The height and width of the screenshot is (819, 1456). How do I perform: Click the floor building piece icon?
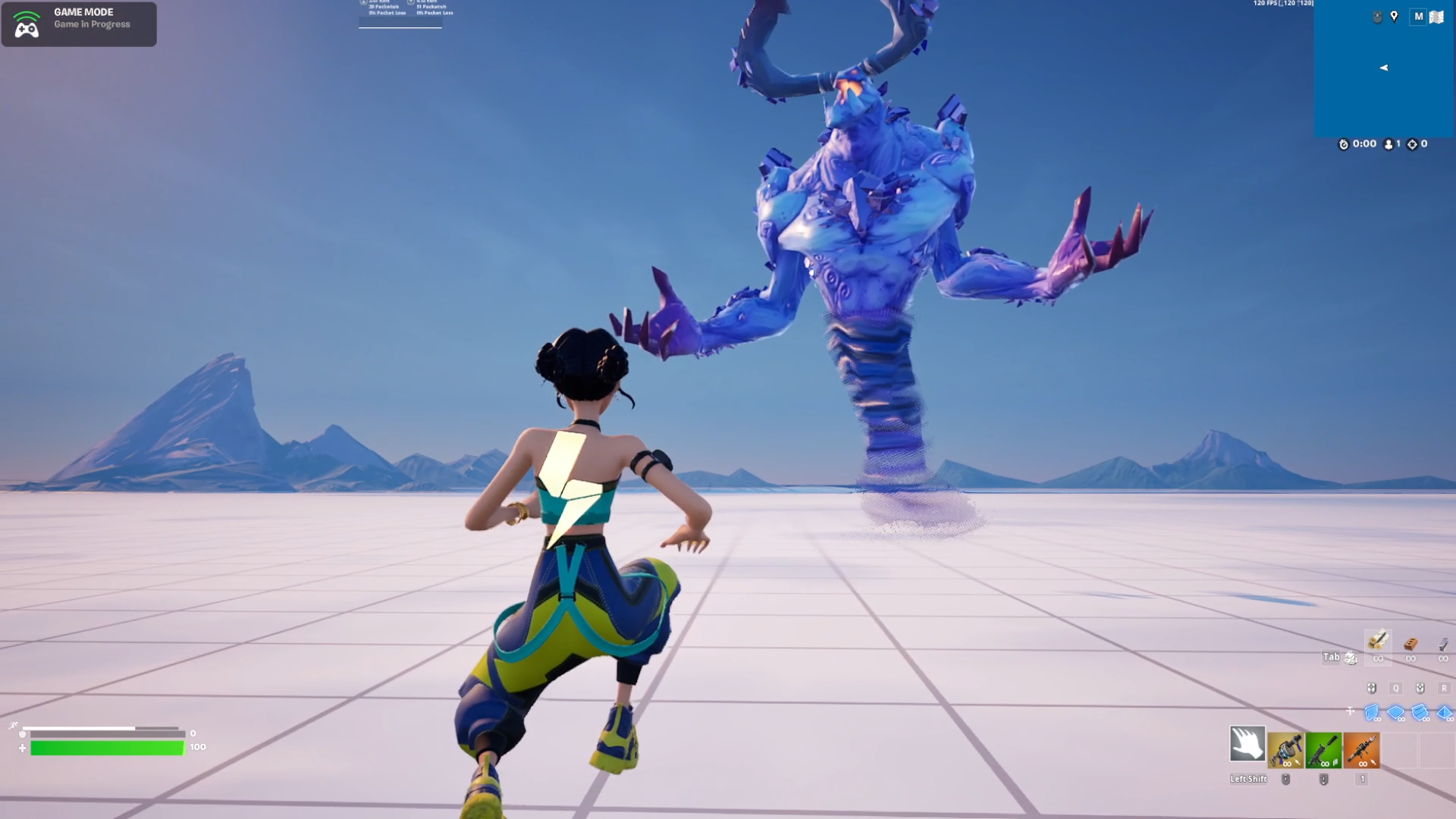click(1395, 712)
